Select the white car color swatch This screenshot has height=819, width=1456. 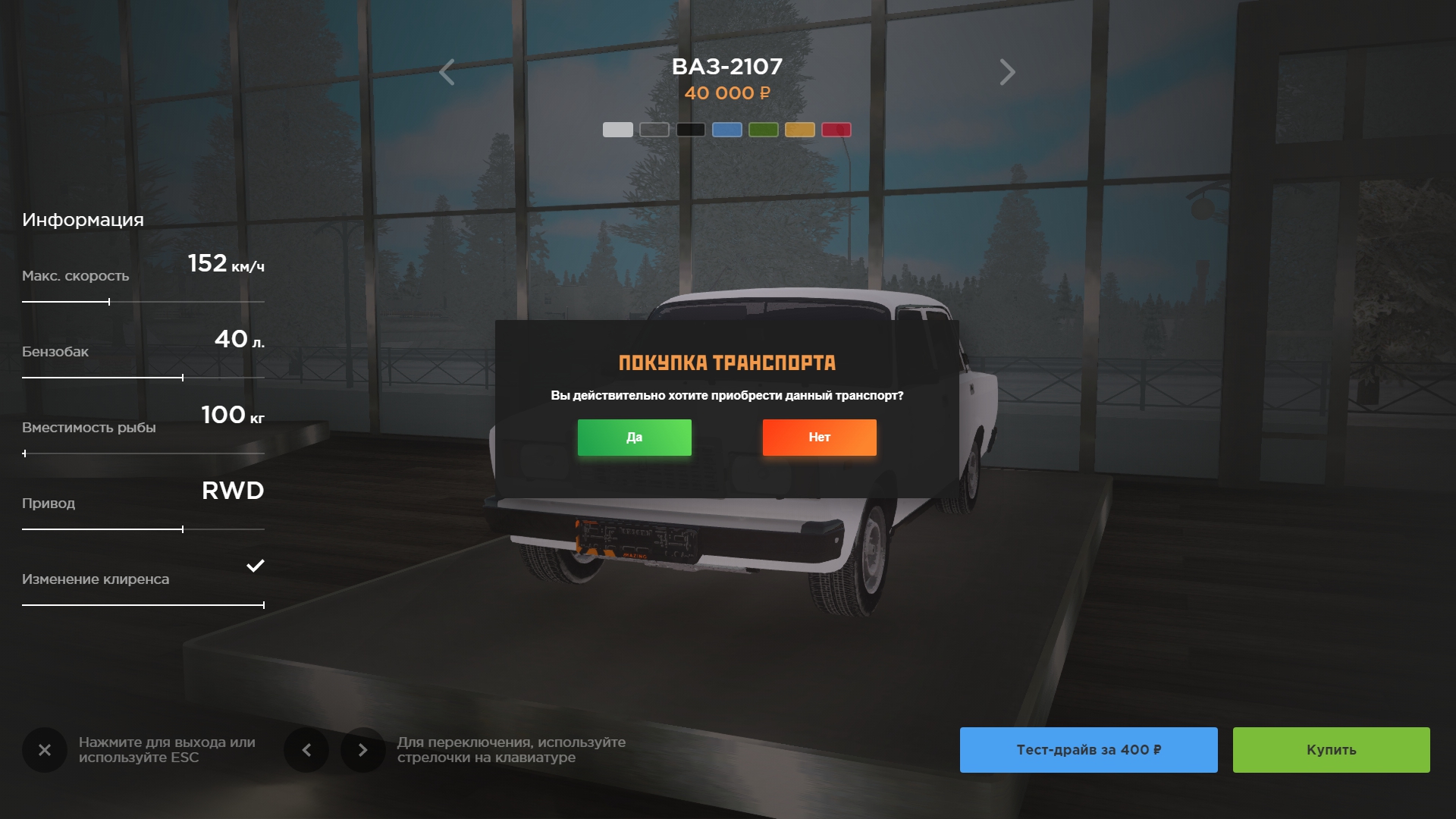pos(617,130)
